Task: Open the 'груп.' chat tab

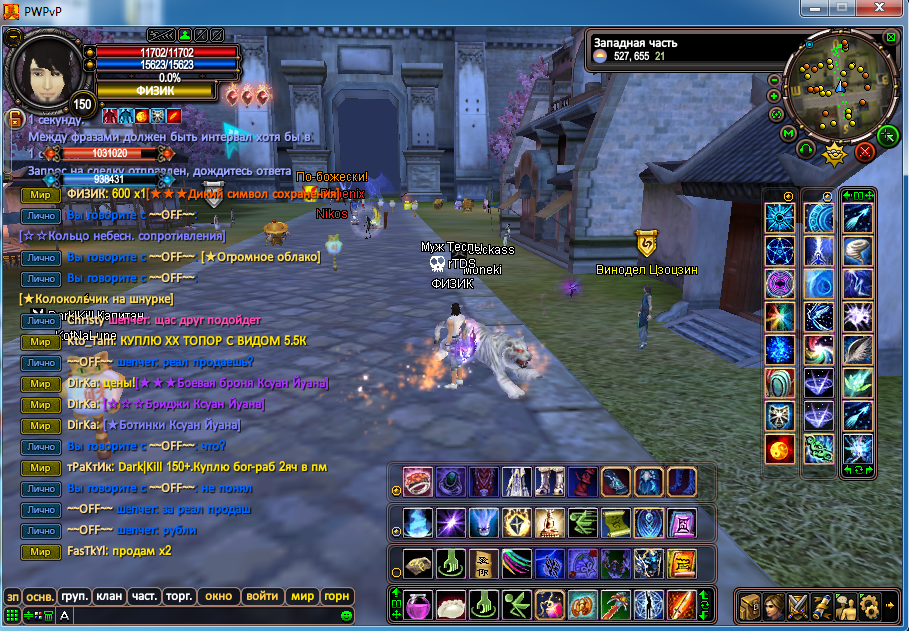Action: tap(74, 596)
